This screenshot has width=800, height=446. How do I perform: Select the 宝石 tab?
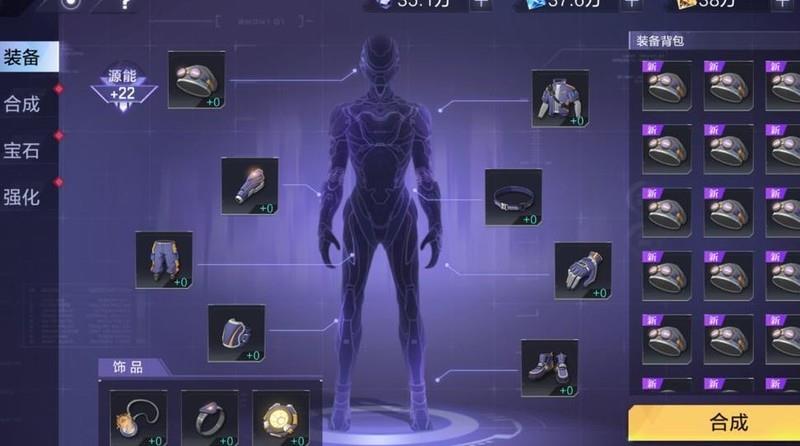tap(24, 151)
